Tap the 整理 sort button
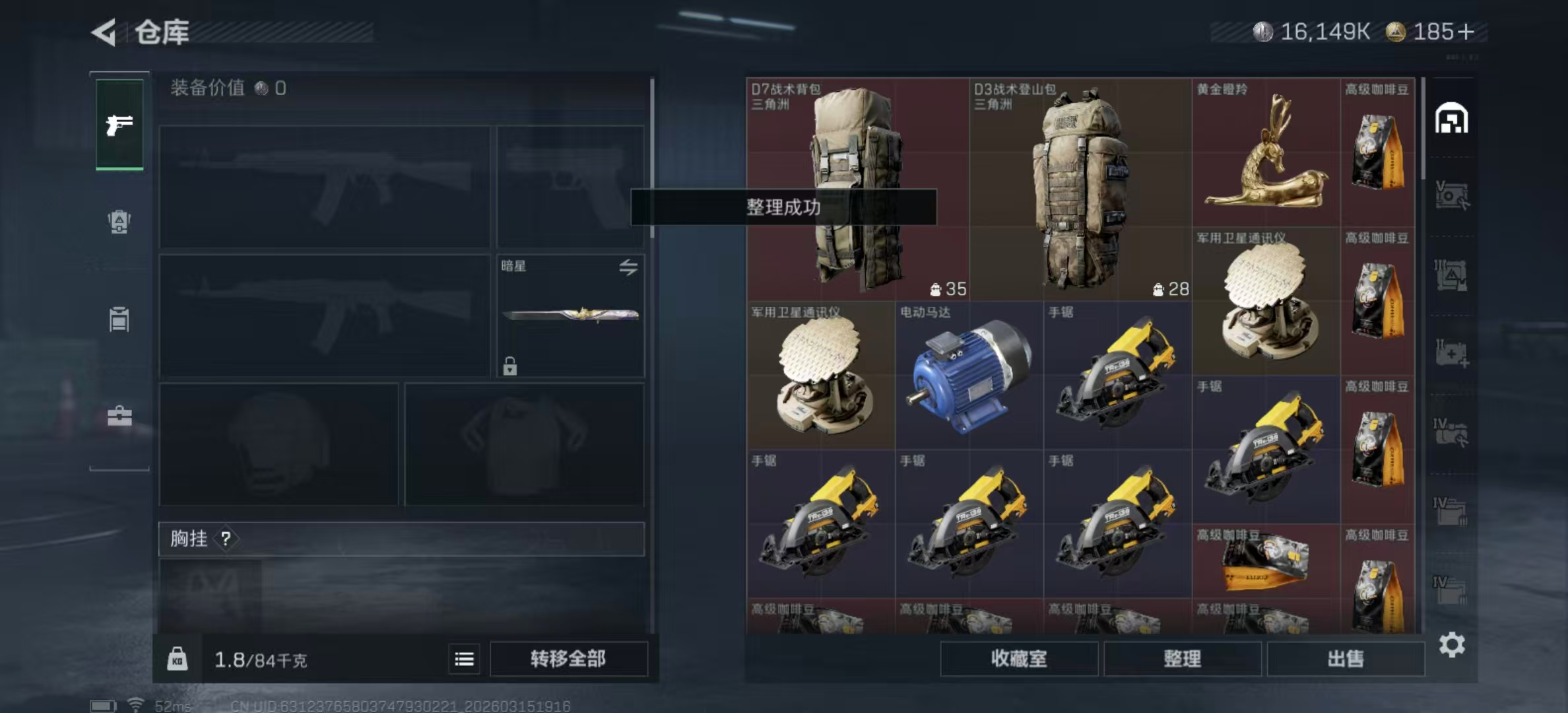The height and width of the screenshot is (713, 1568). [1182, 658]
